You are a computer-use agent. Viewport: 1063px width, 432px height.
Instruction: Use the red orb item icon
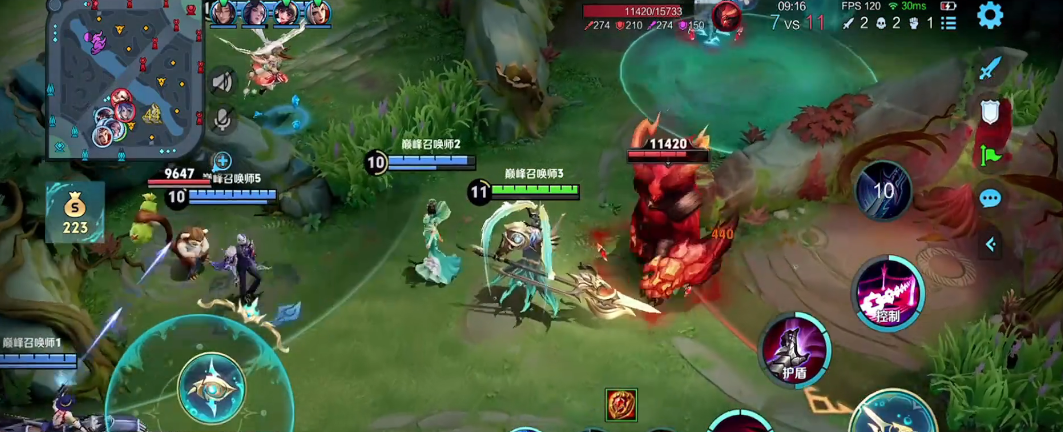pyautogui.click(x=621, y=405)
